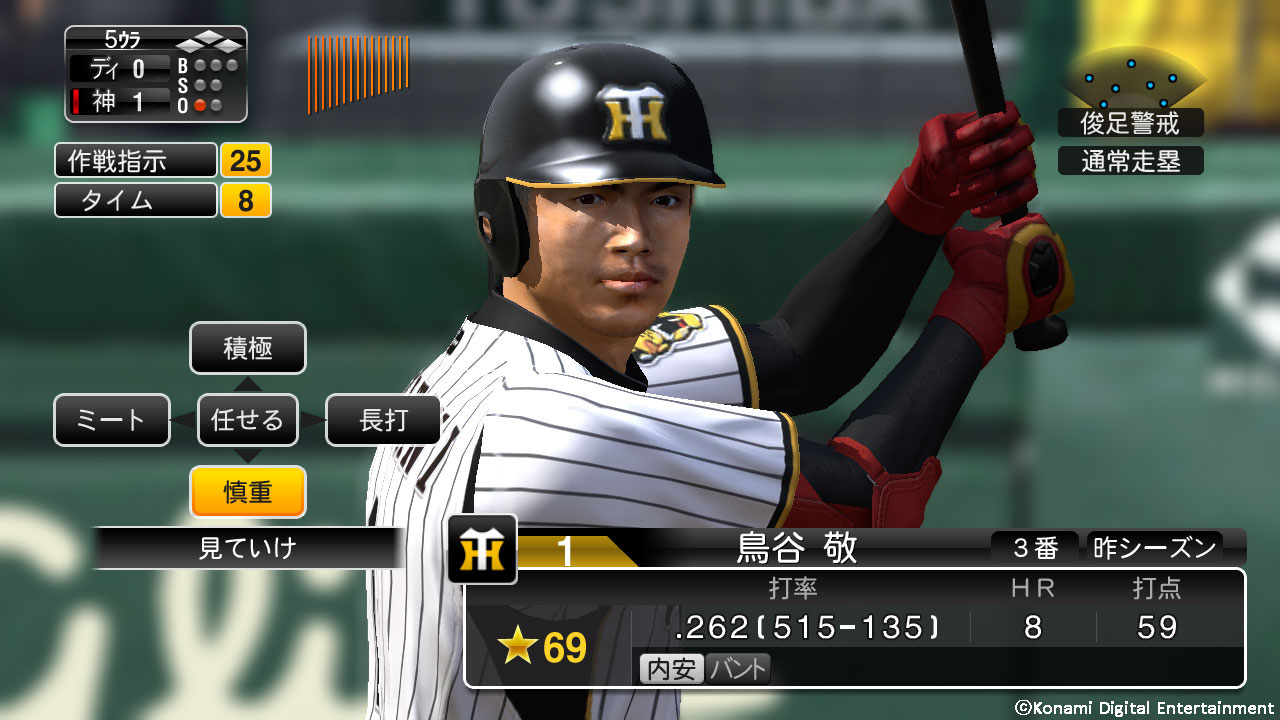Open the 作戦指示 strategy menu
The height and width of the screenshot is (720, 1280).
click(x=136, y=160)
